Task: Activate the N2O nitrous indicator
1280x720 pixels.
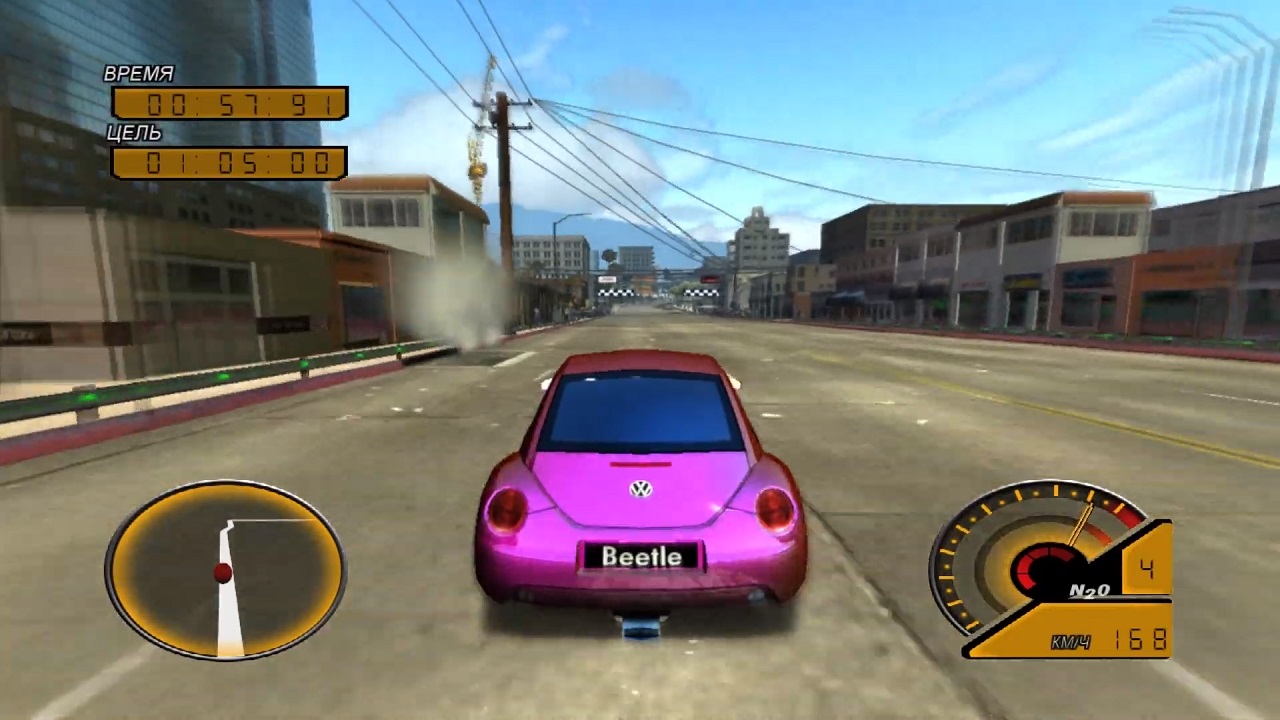Action: pyautogui.click(x=1089, y=590)
